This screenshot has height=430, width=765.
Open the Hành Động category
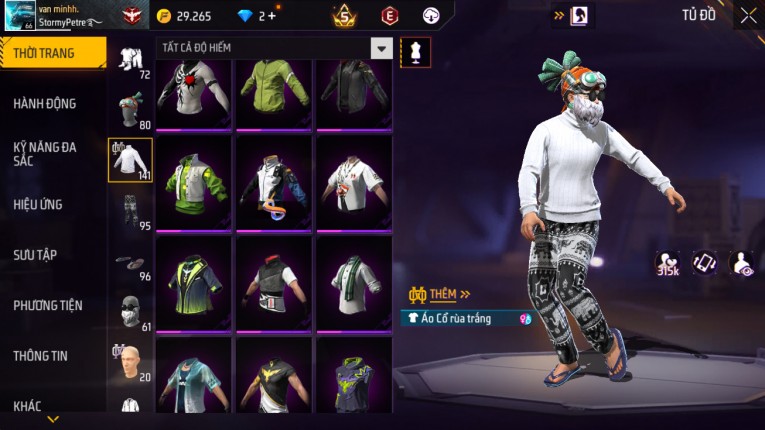pyautogui.click(x=45, y=103)
